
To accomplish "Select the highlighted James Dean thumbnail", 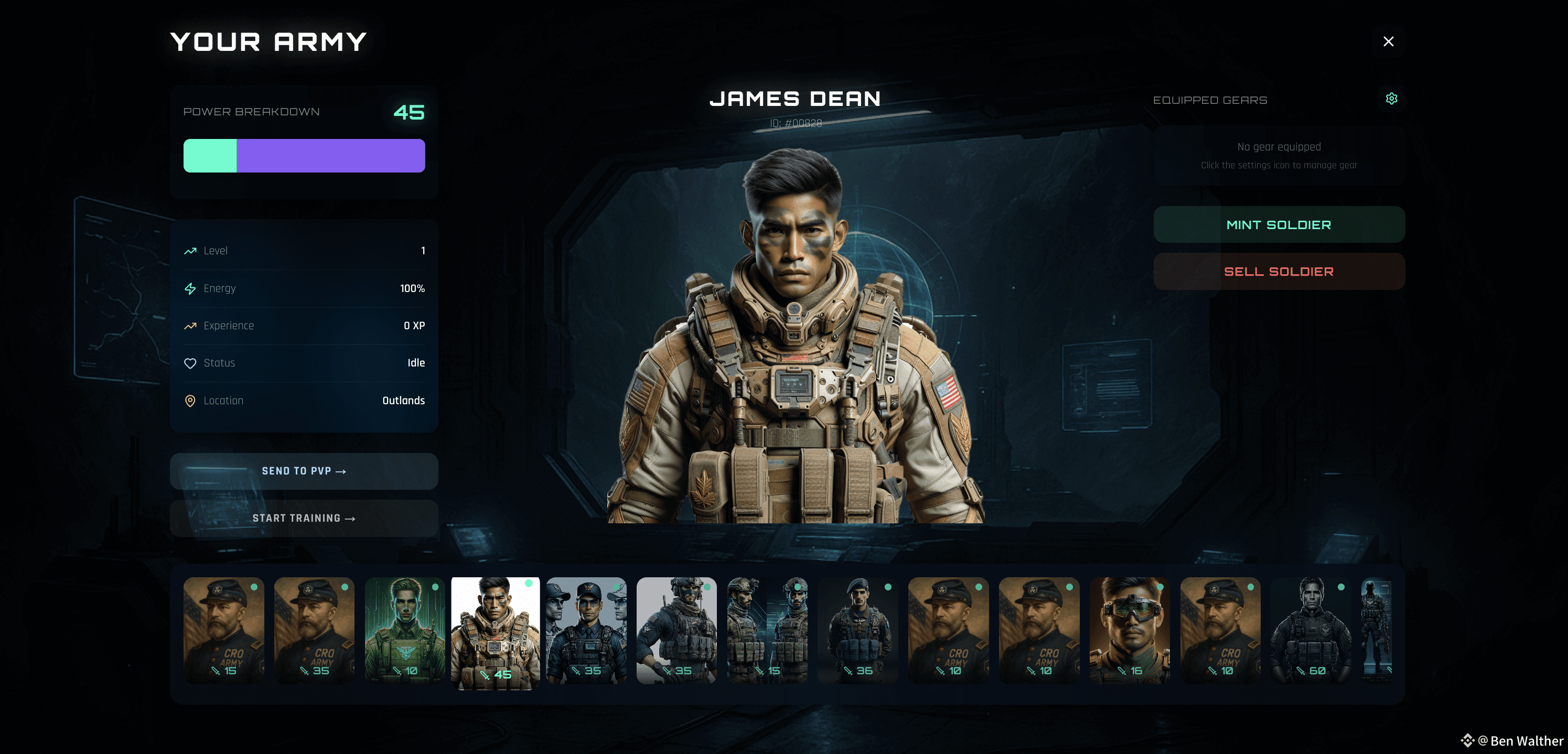I will (x=495, y=633).
